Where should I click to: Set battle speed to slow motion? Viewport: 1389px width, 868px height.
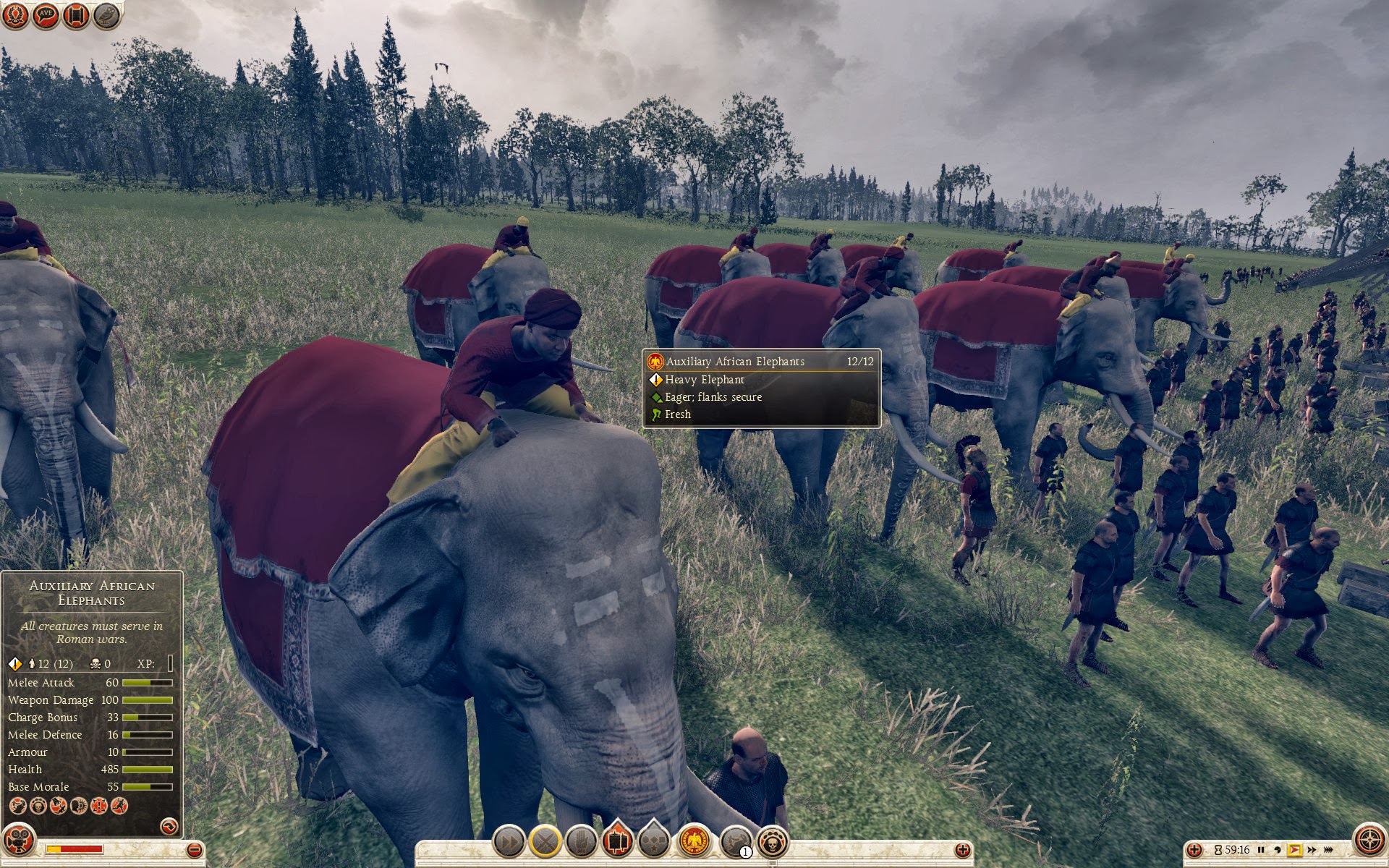[1278, 850]
